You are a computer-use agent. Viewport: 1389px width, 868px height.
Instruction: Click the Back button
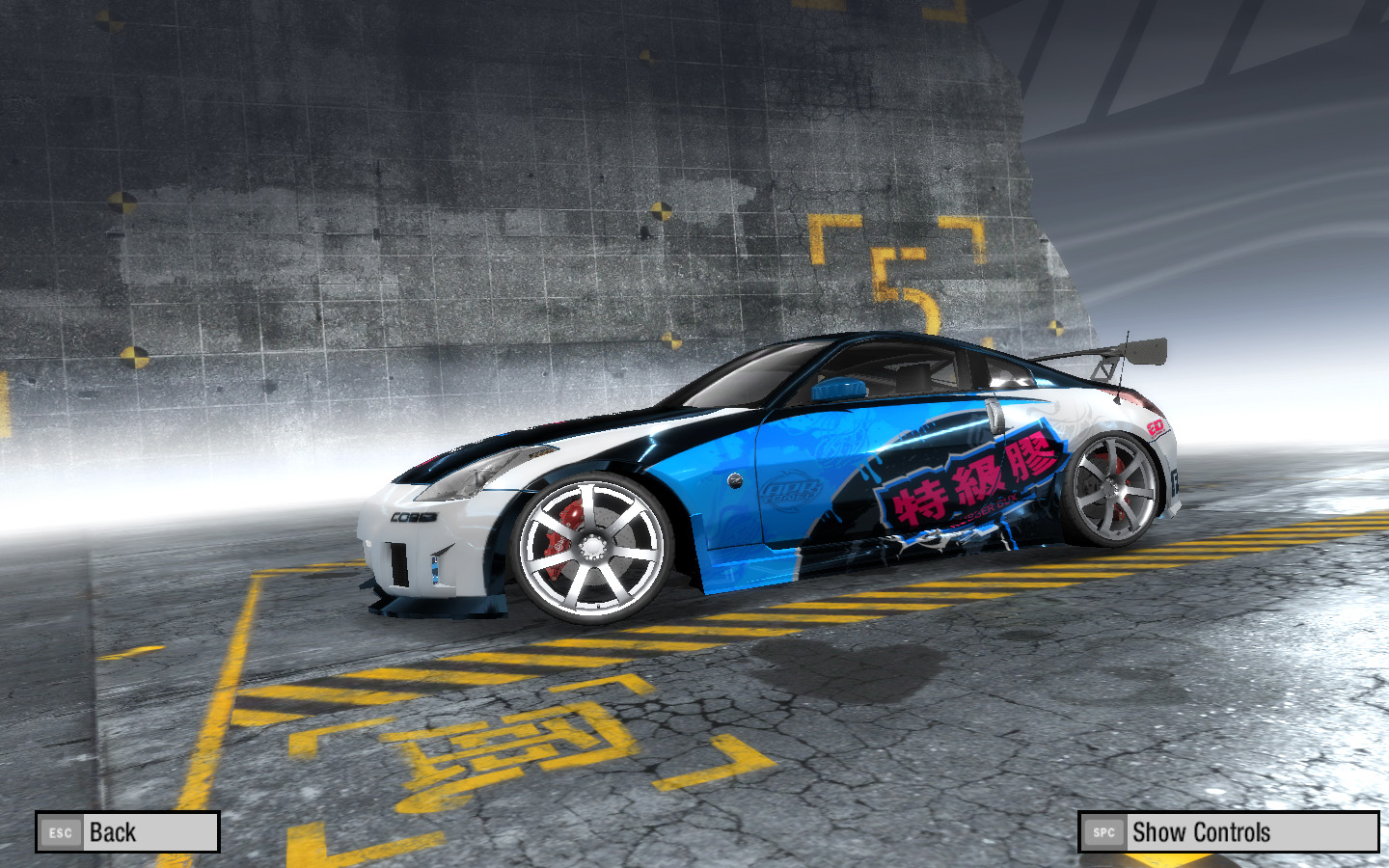click(127, 831)
